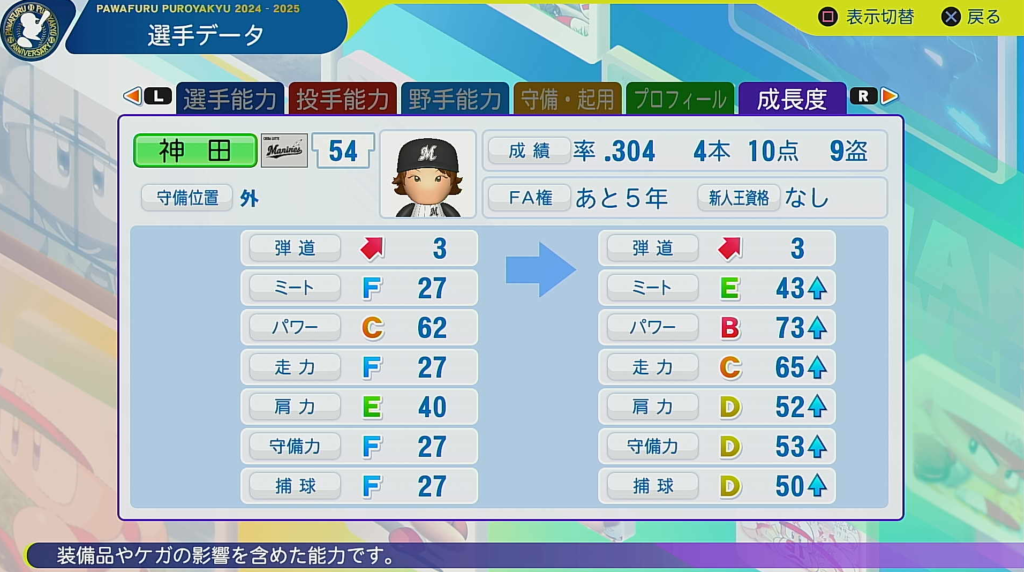Select the 成長度 tab
The image size is (1024, 572).
click(x=792, y=99)
